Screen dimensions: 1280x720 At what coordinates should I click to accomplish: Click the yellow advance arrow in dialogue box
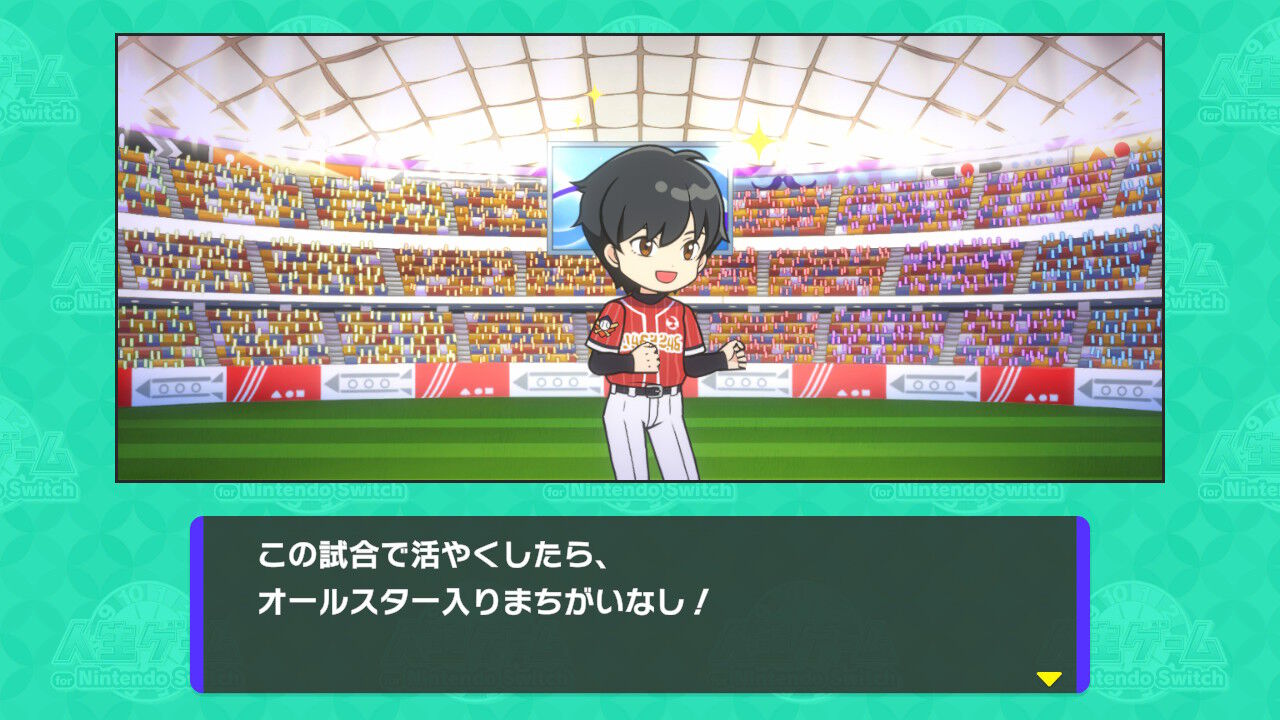[x=1047, y=679]
